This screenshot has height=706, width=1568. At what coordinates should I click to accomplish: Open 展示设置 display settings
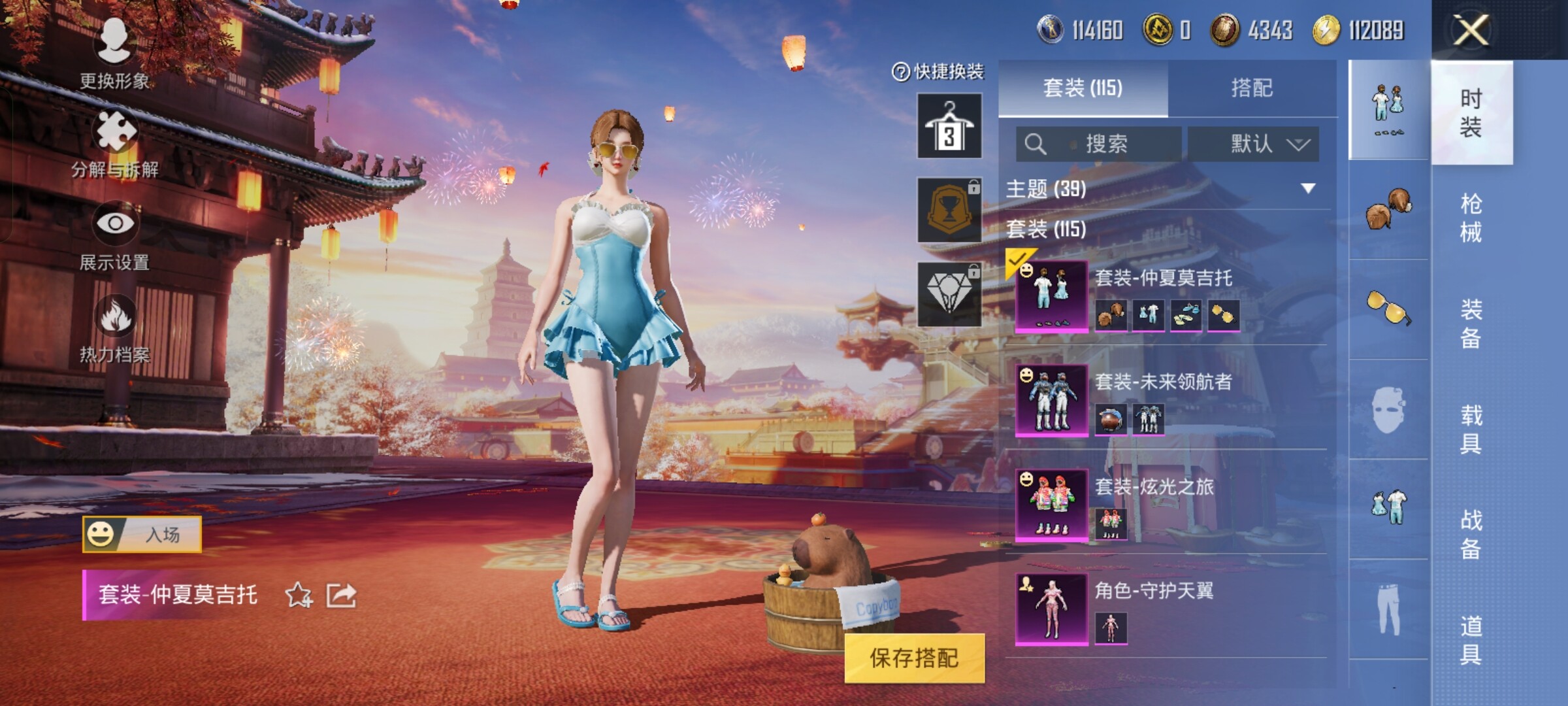pyautogui.click(x=115, y=235)
